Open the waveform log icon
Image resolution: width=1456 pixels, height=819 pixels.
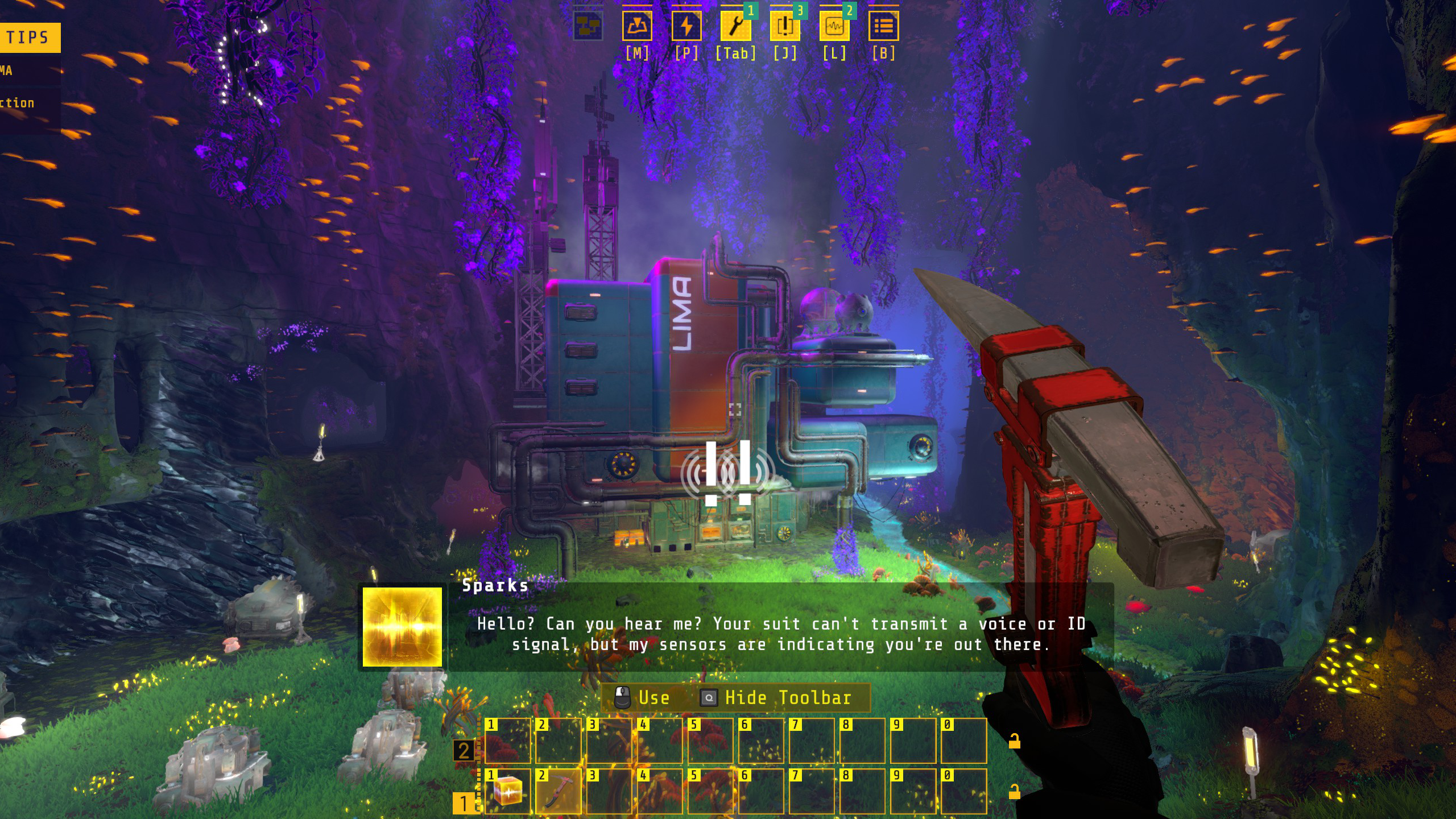pos(834,26)
